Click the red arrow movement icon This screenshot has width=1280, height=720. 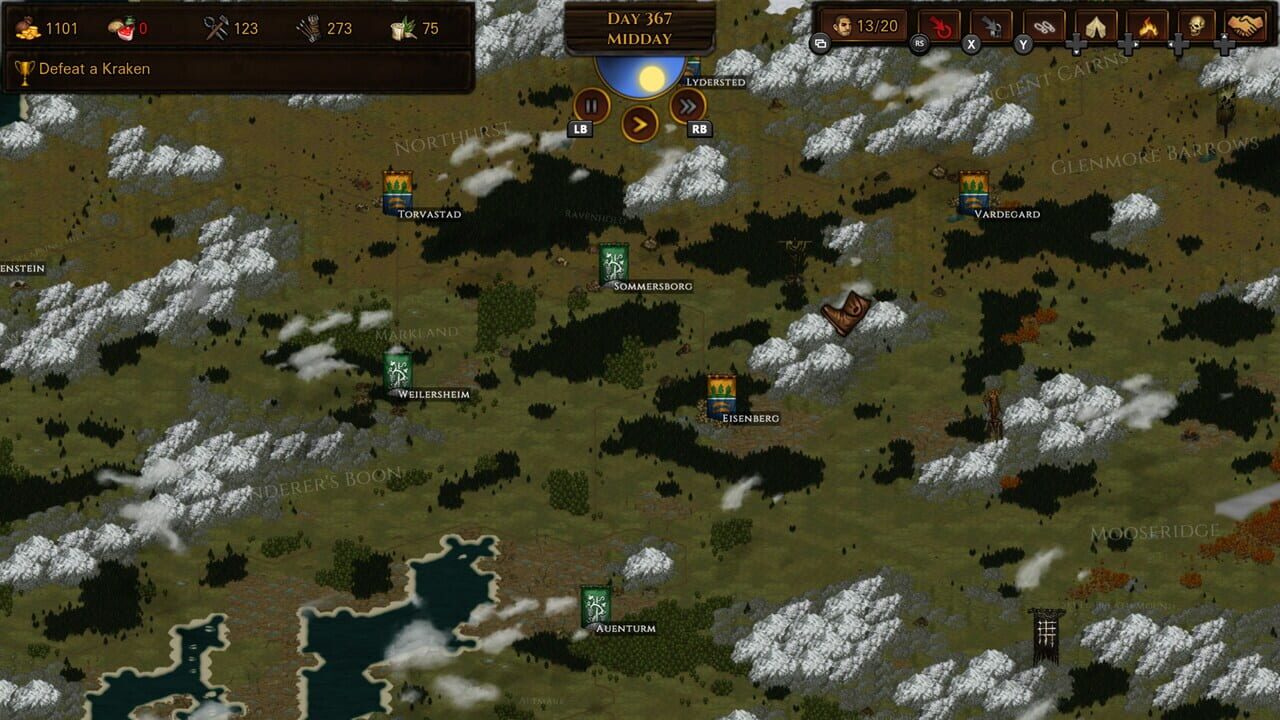(x=942, y=25)
